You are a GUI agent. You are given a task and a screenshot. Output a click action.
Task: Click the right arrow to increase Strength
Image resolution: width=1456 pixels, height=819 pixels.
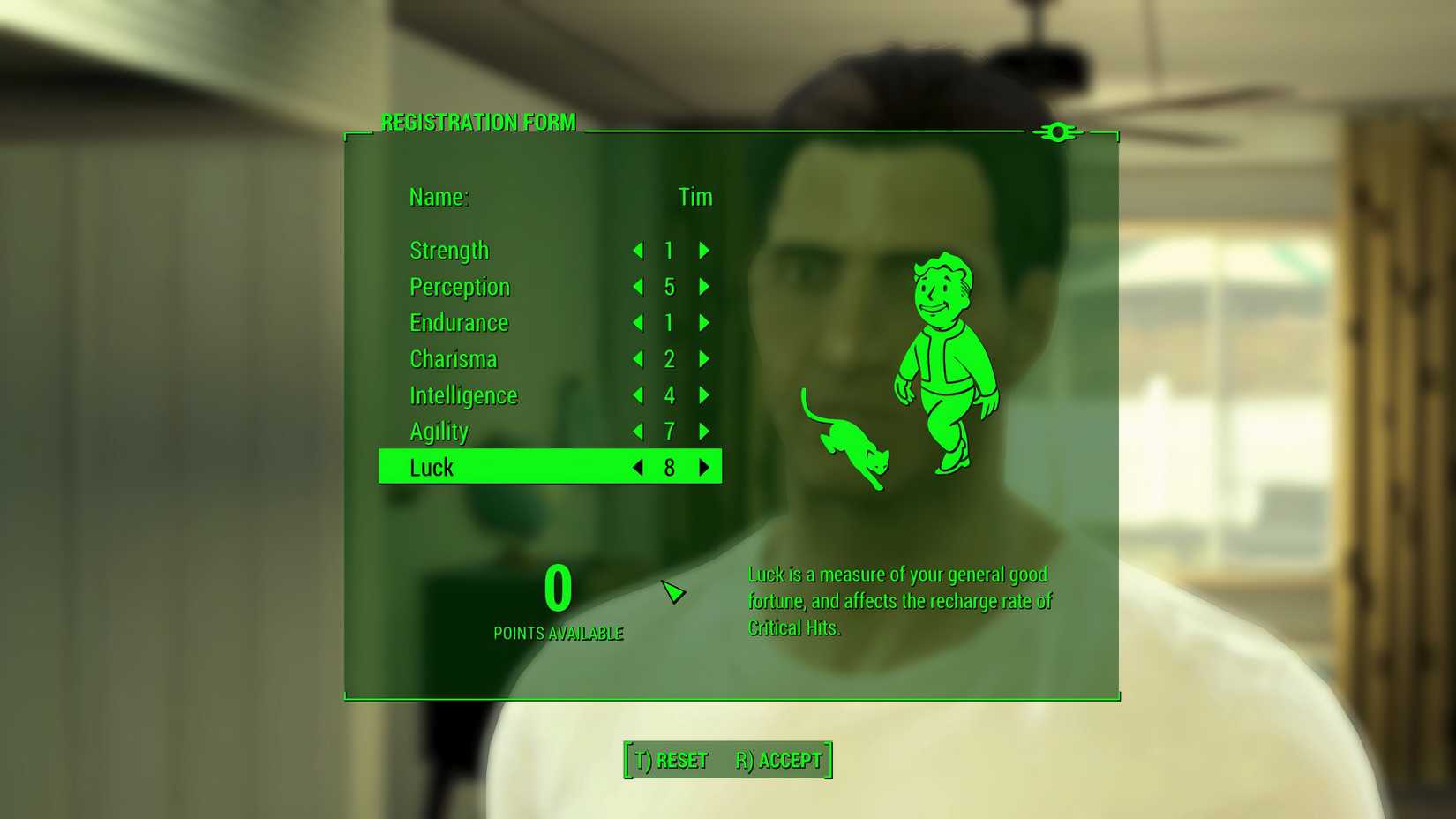(703, 251)
